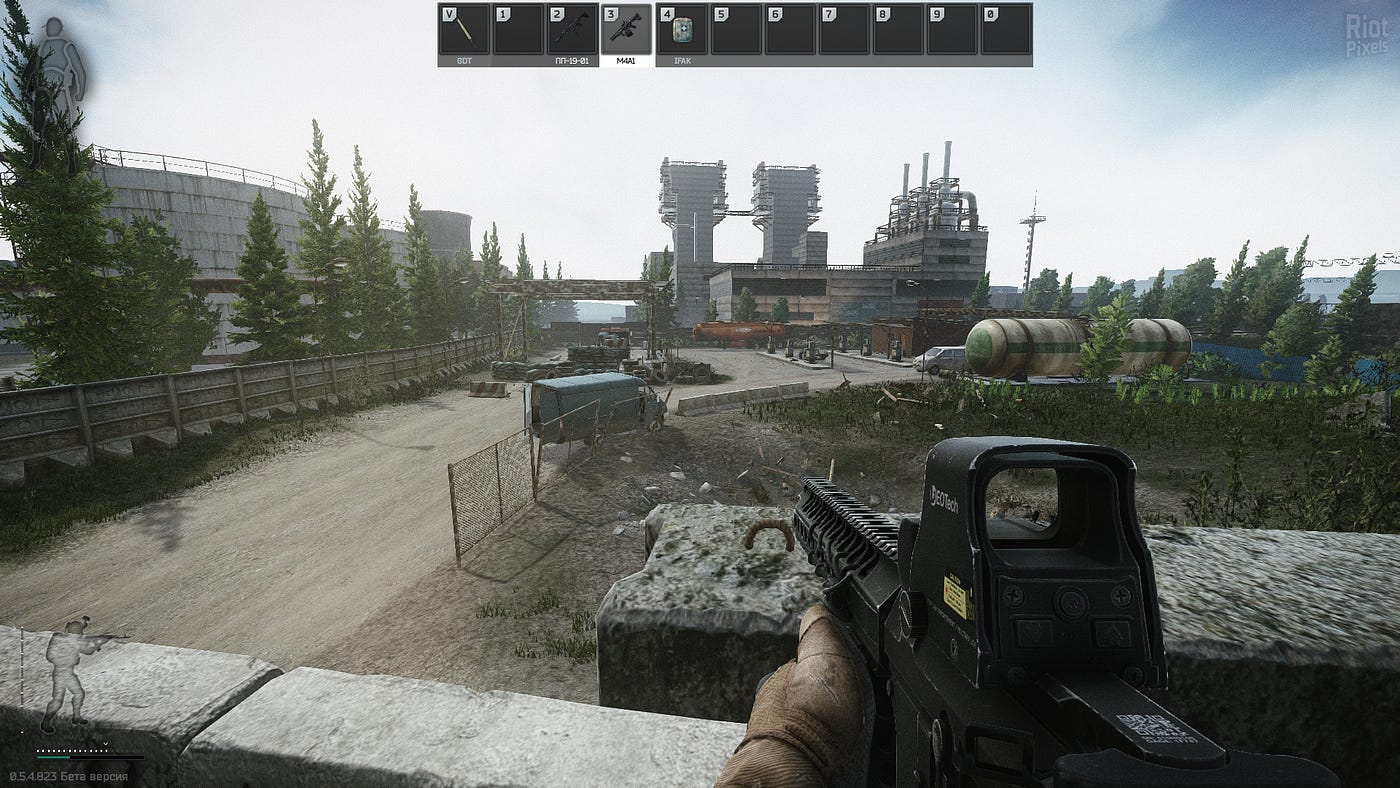Click the version text 0.5.4.823 Бета версия

point(68,774)
